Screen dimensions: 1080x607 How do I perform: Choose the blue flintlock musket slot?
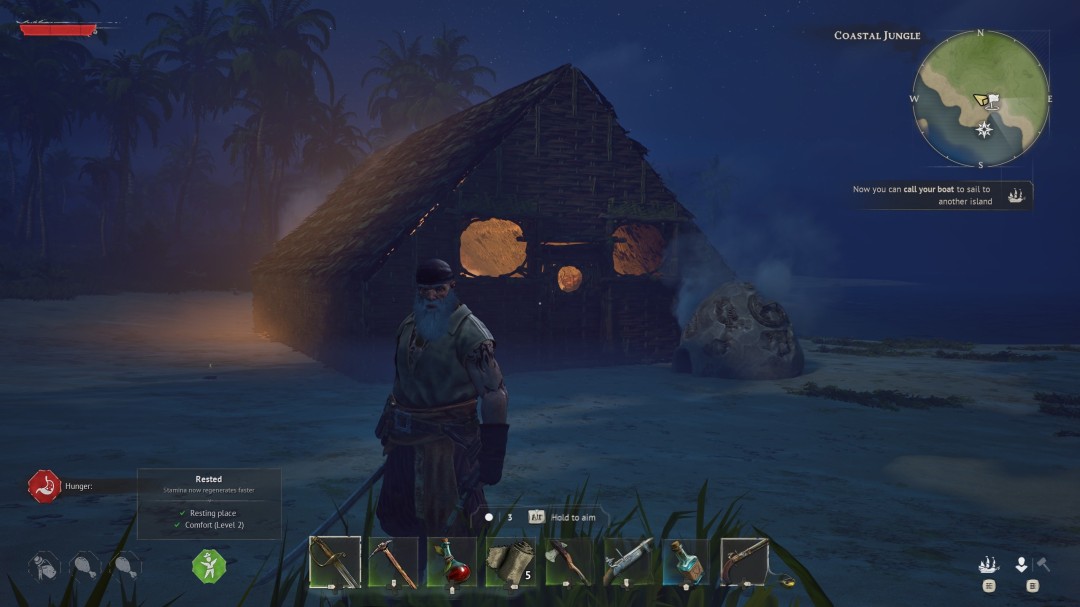click(627, 562)
